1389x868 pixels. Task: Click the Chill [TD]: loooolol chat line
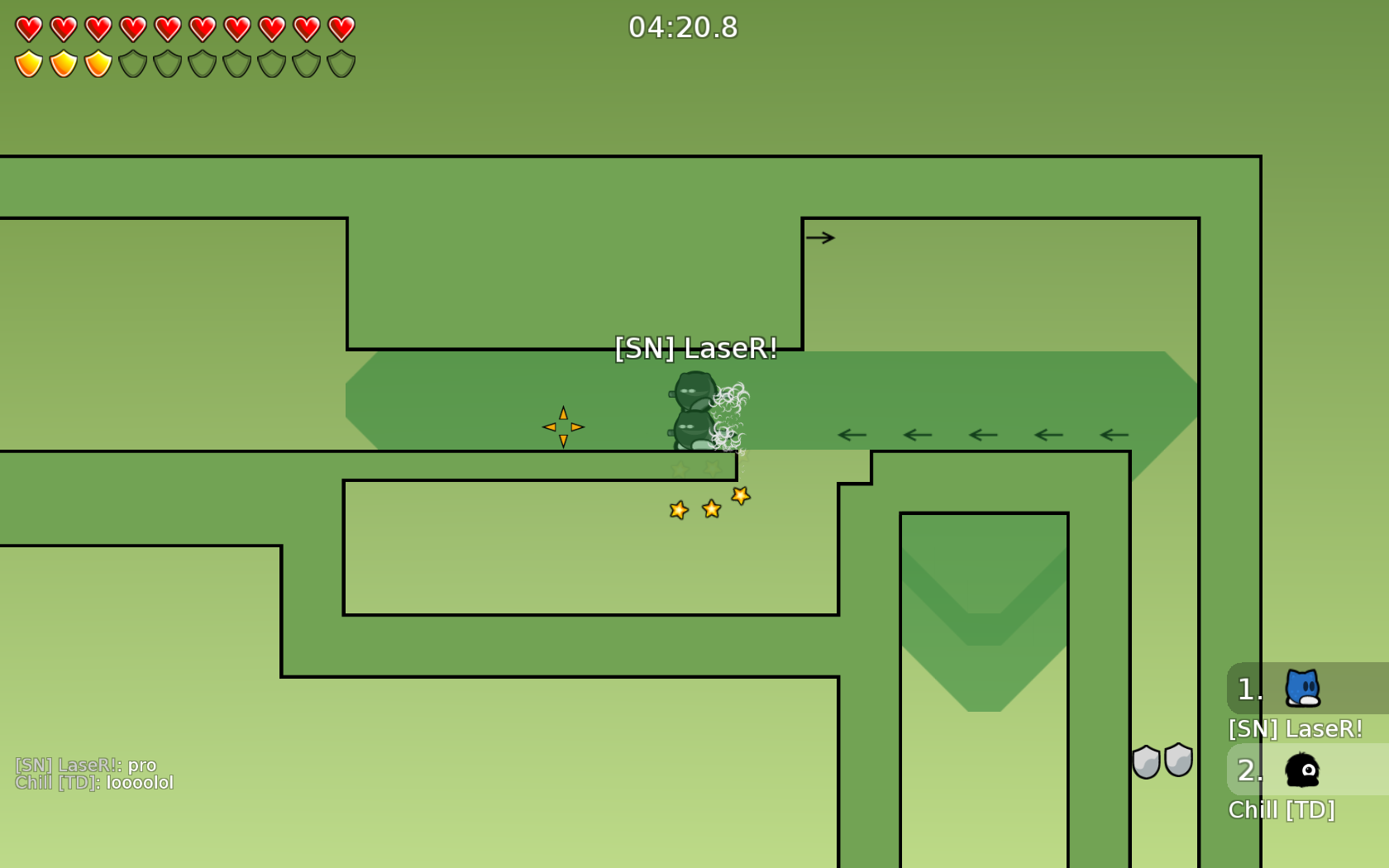click(96, 783)
